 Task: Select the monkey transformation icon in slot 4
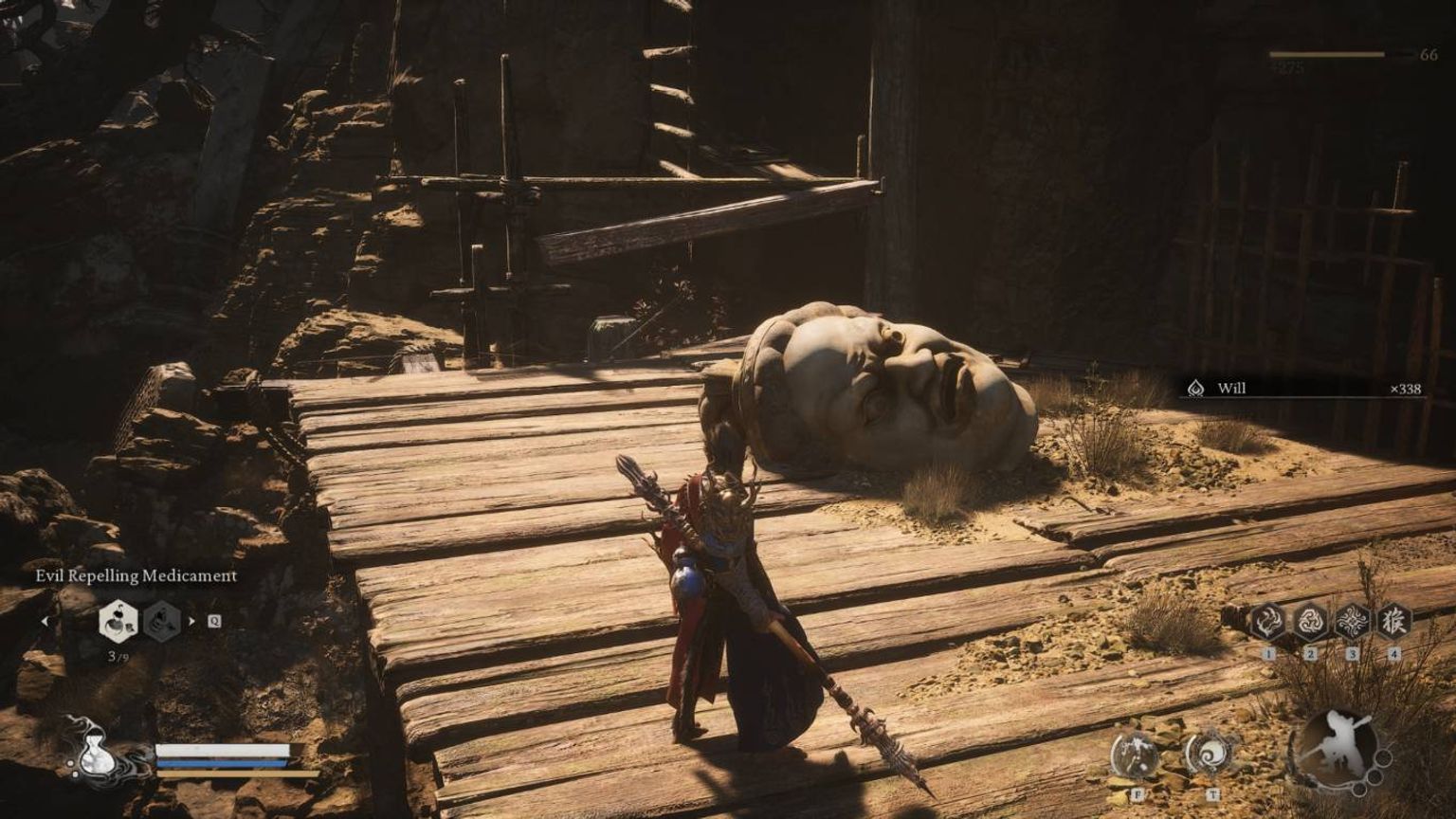1396,621
